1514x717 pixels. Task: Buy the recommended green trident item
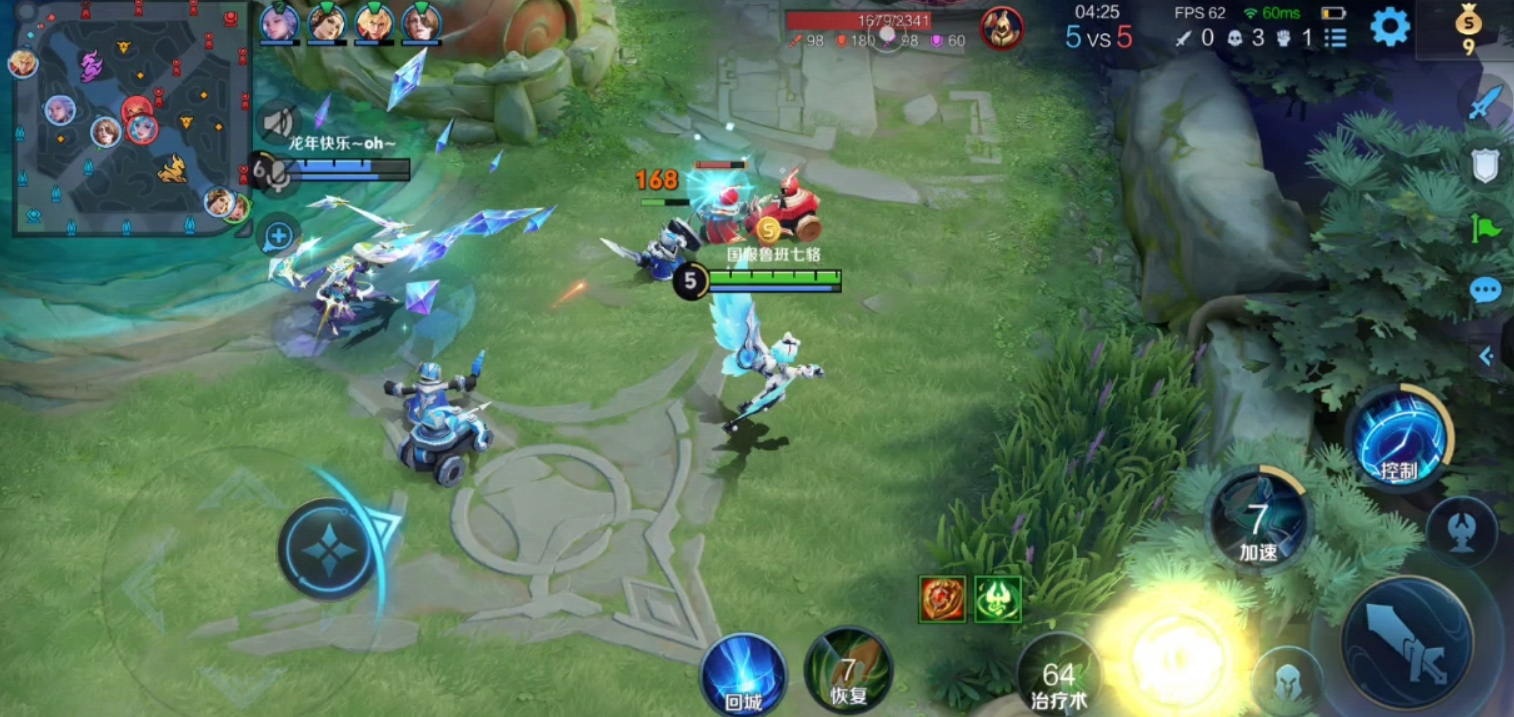pyautogui.click(x=997, y=599)
